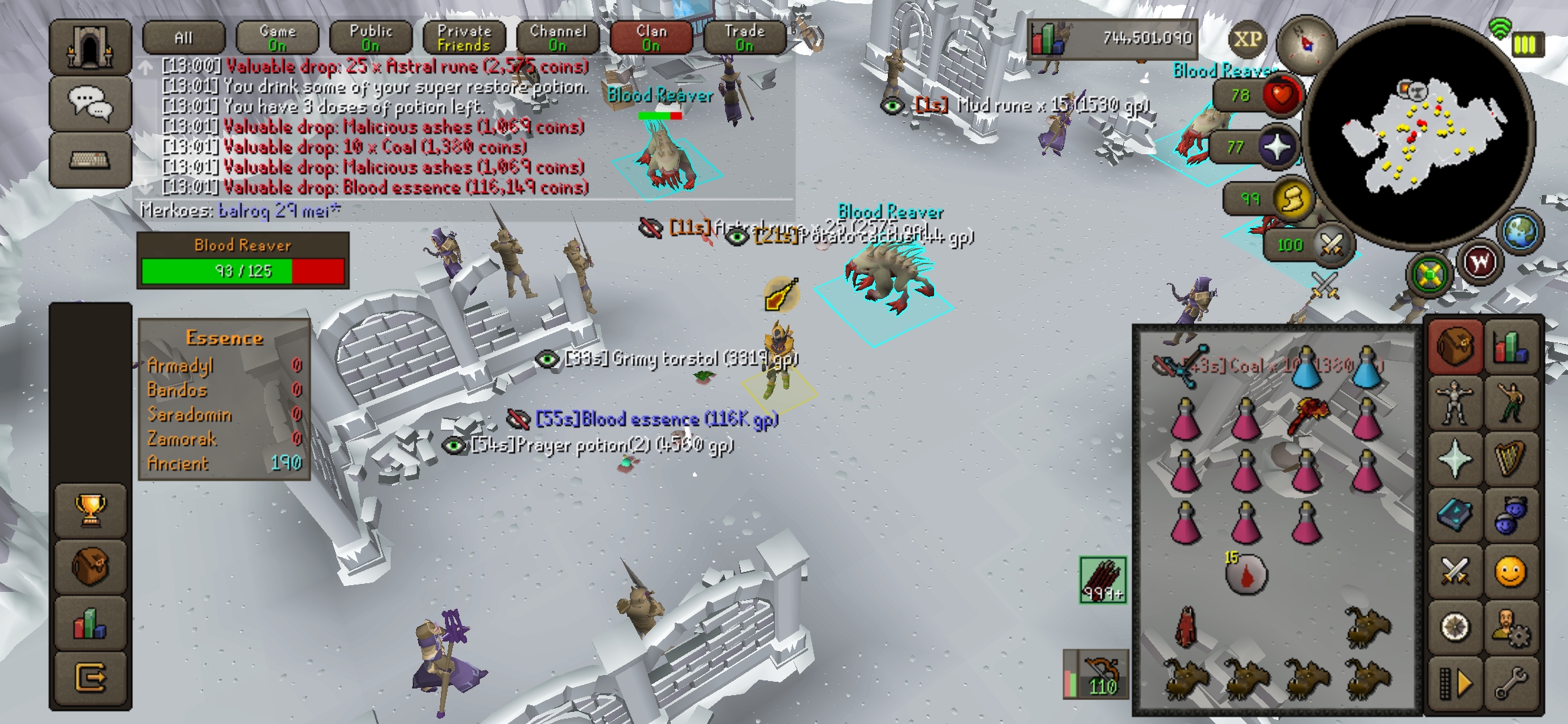Open the worn equipment tab
This screenshot has width=1568, height=724.
tap(1454, 403)
